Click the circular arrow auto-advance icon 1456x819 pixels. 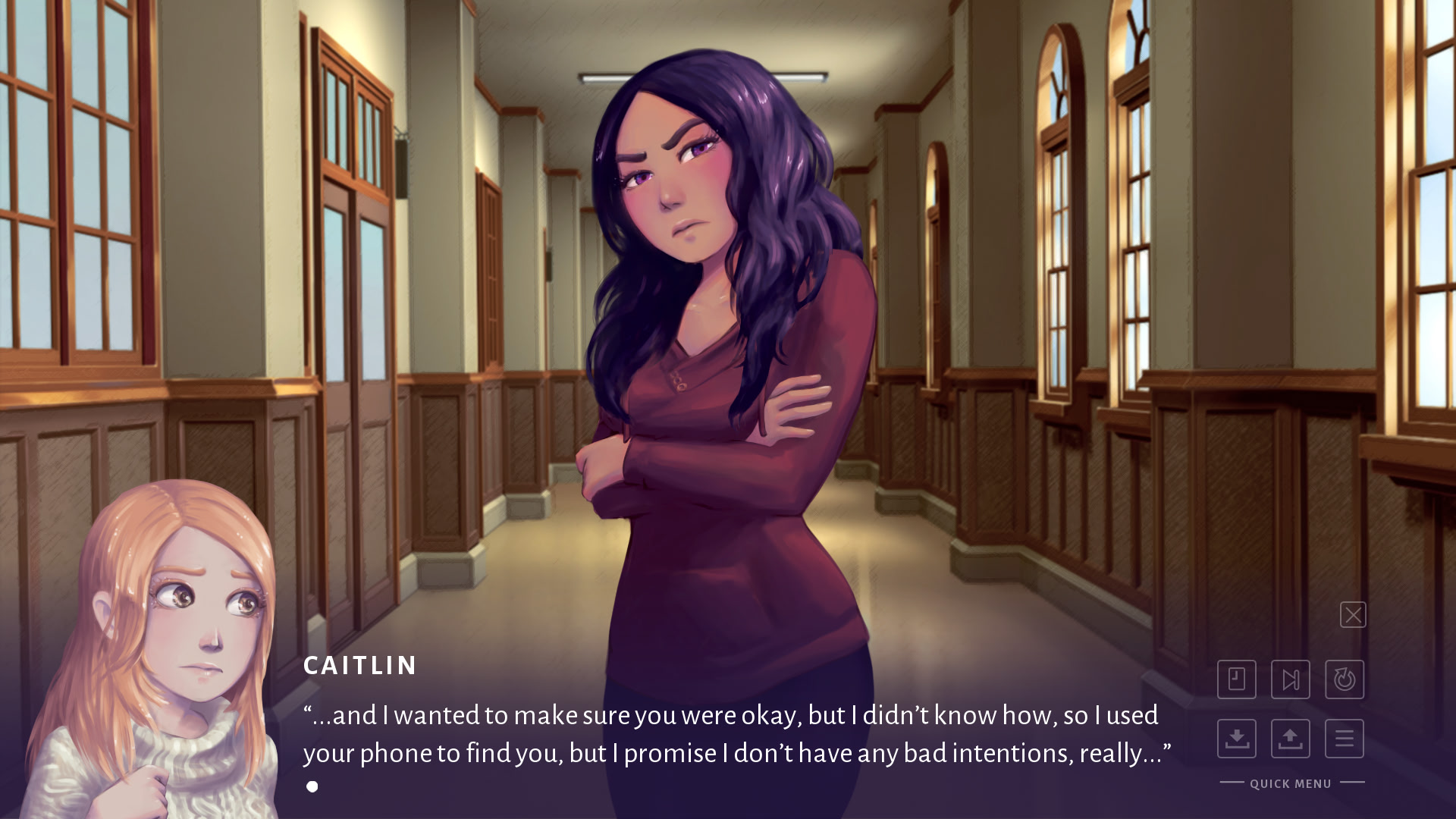click(1345, 679)
